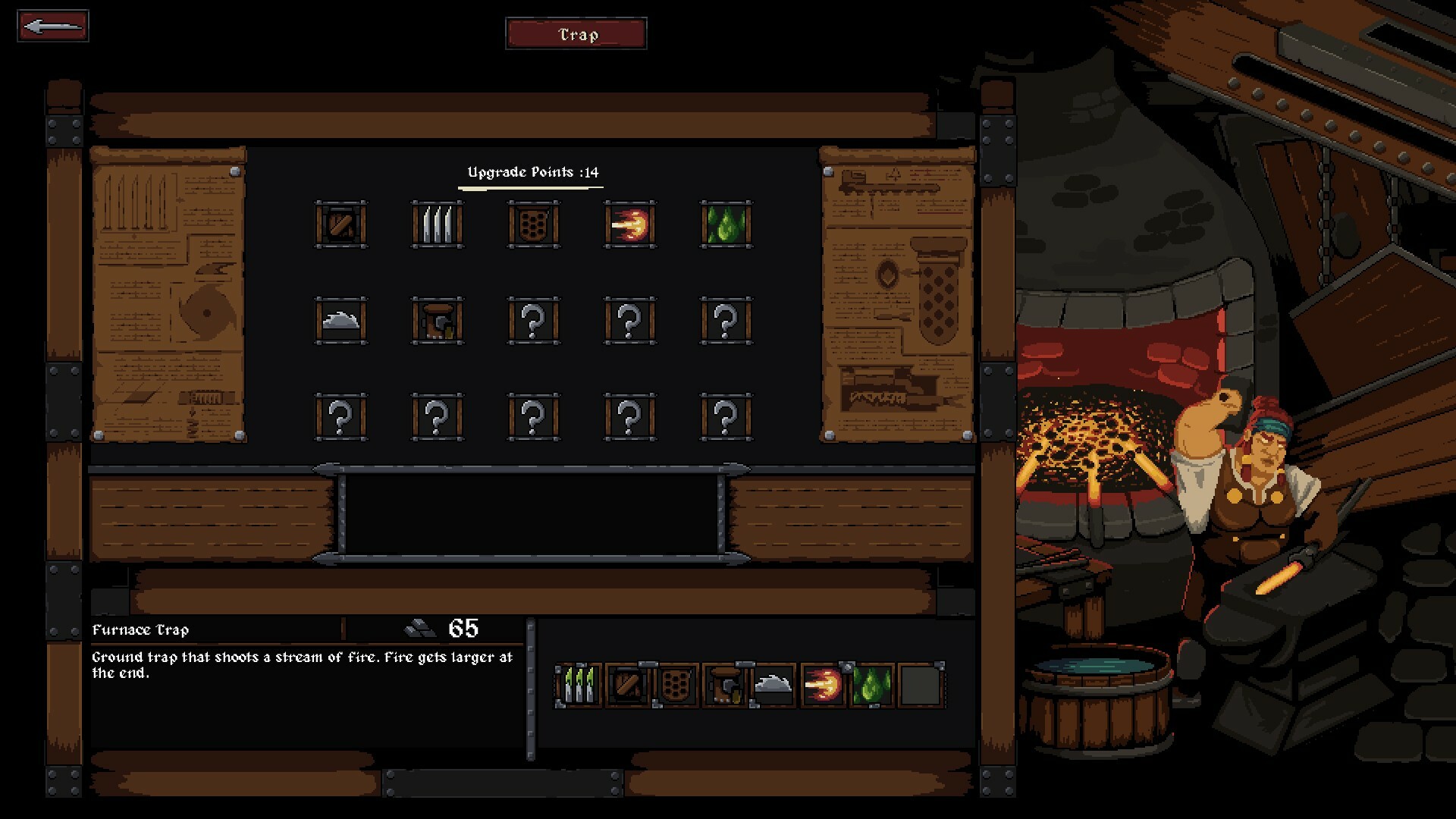Open the Trap category button
The width and height of the screenshot is (1456, 819).
coord(576,34)
